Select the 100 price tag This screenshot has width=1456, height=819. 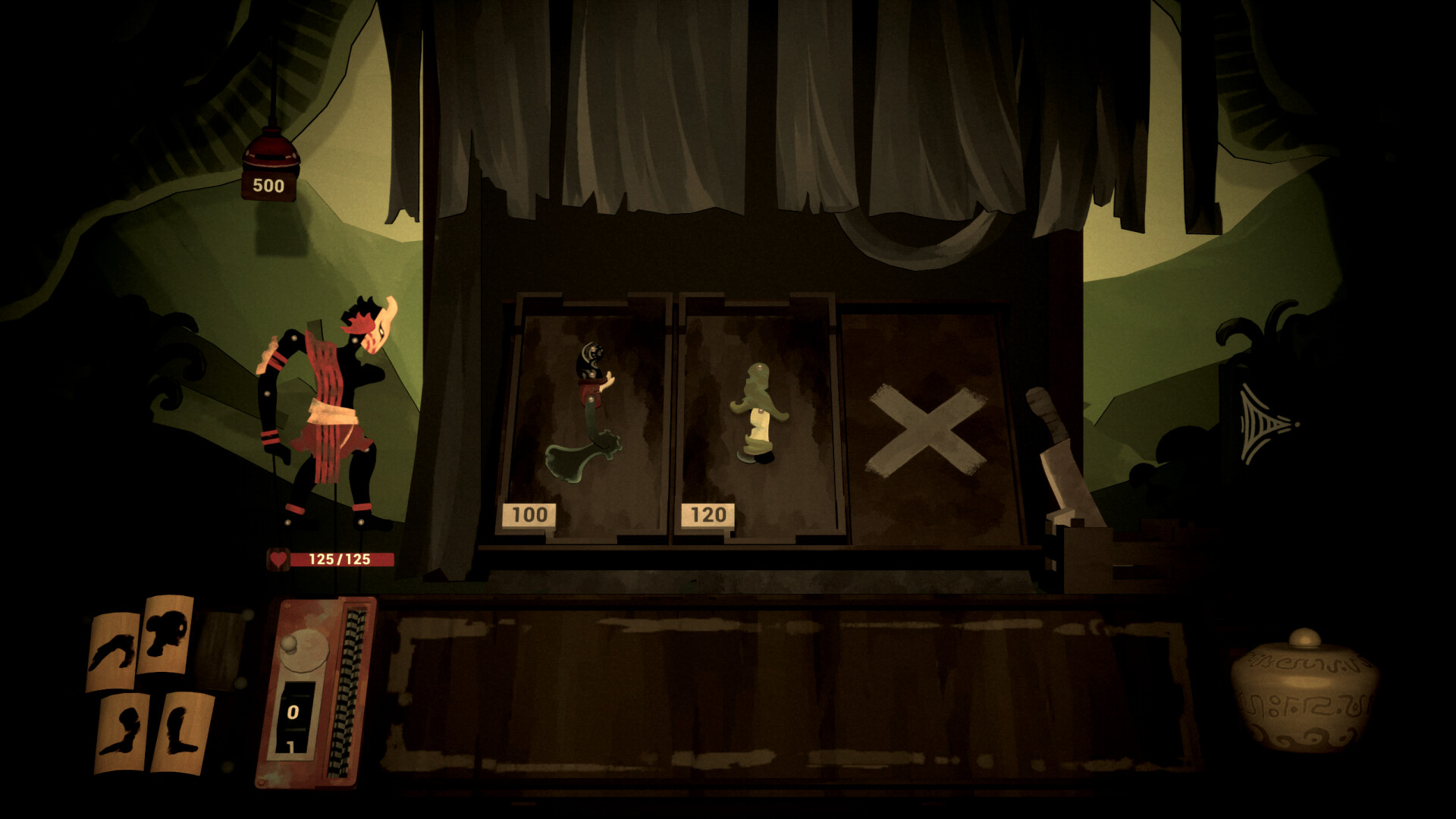click(x=529, y=514)
